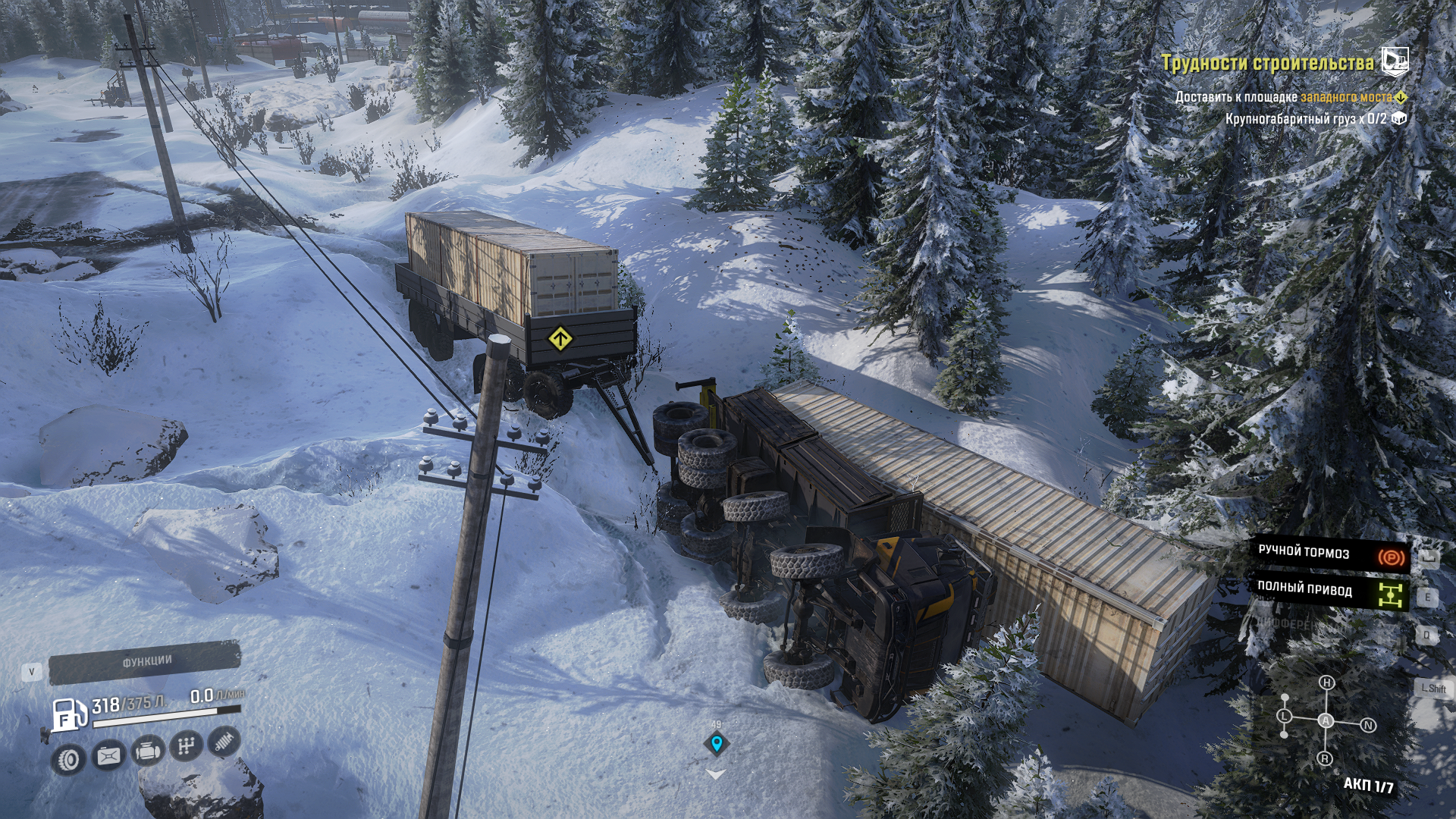Open the Функции (Functions) panel
This screenshot has width=1456, height=819.
click(144, 663)
